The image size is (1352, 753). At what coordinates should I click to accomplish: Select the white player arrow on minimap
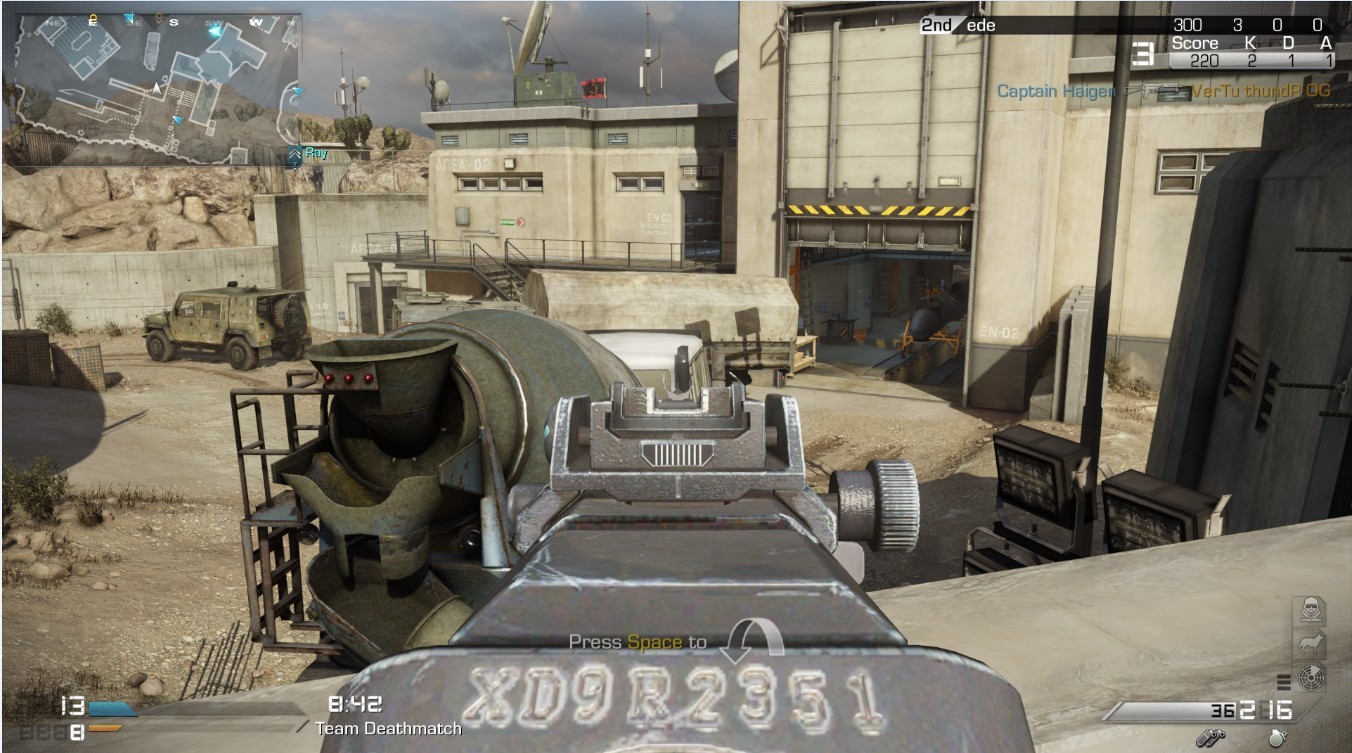pyautogui.click(x=156, y=89)
